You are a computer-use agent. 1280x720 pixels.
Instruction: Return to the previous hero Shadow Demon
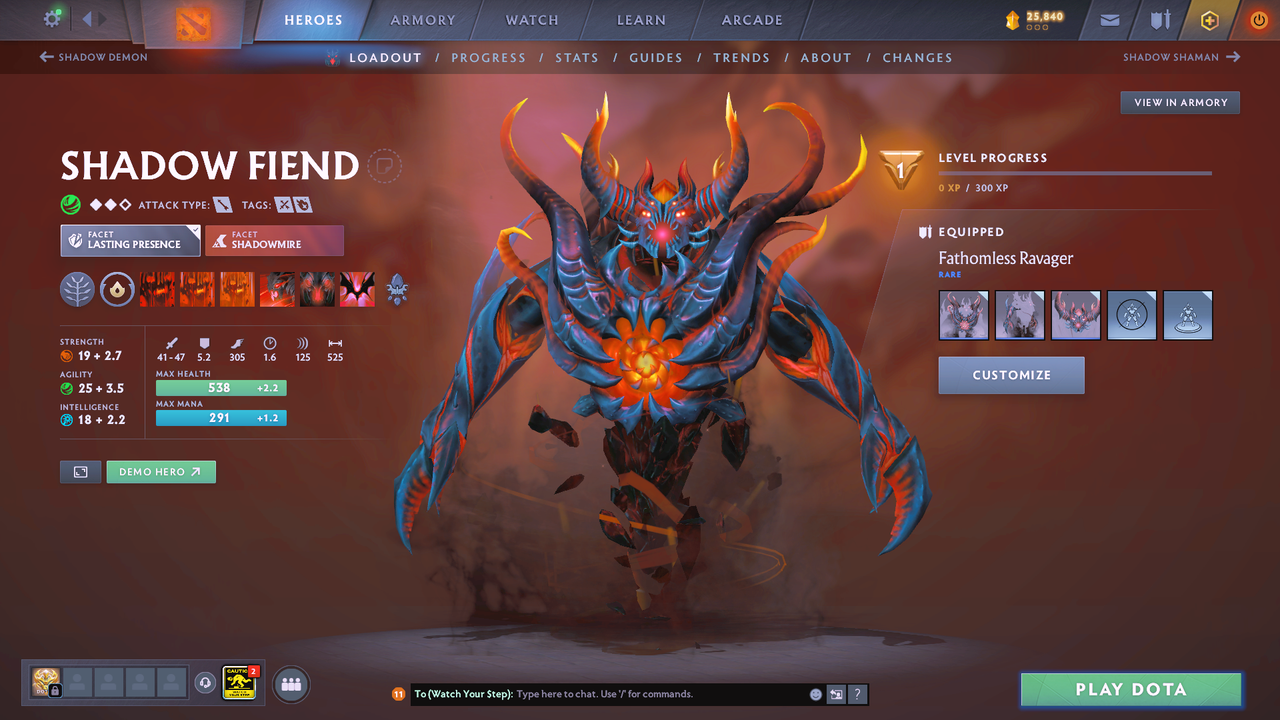(93, 57)
